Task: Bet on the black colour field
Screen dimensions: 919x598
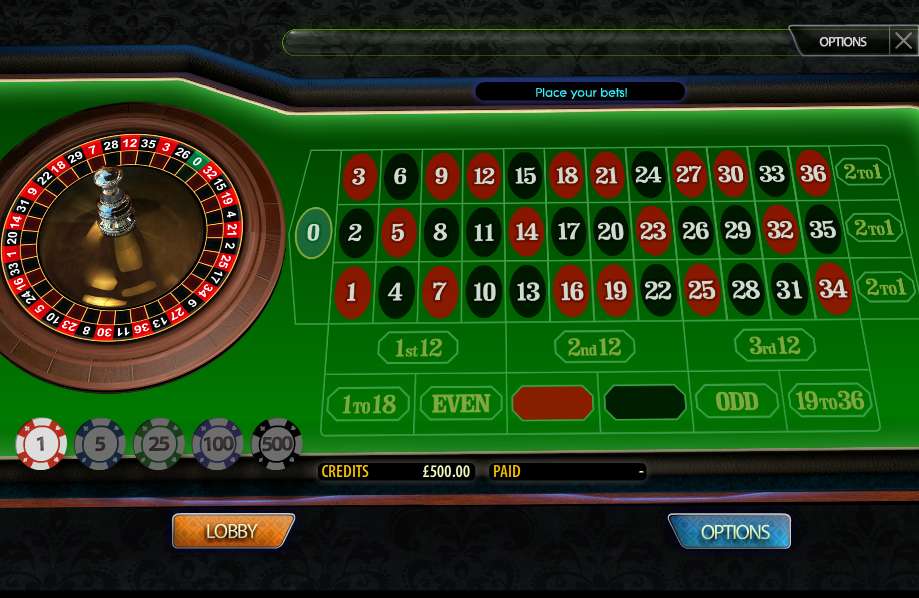Action: pos(645,402)
